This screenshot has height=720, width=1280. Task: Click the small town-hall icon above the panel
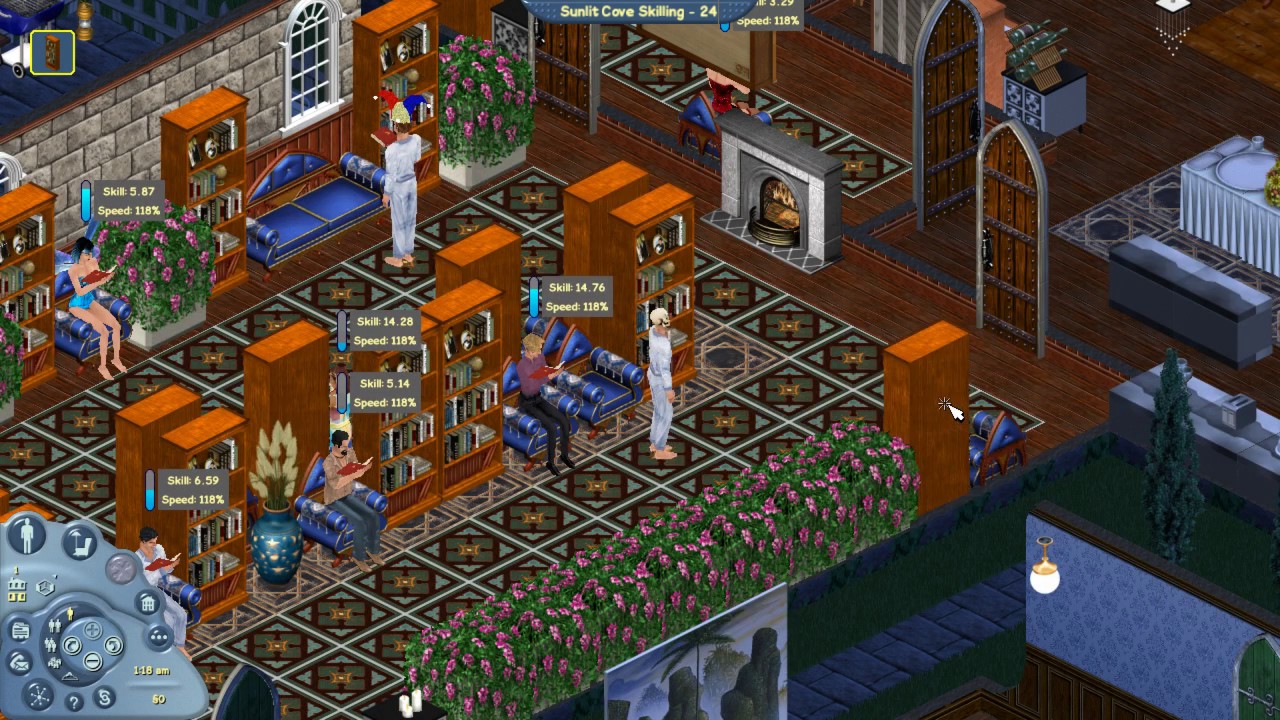click(16, 585)
